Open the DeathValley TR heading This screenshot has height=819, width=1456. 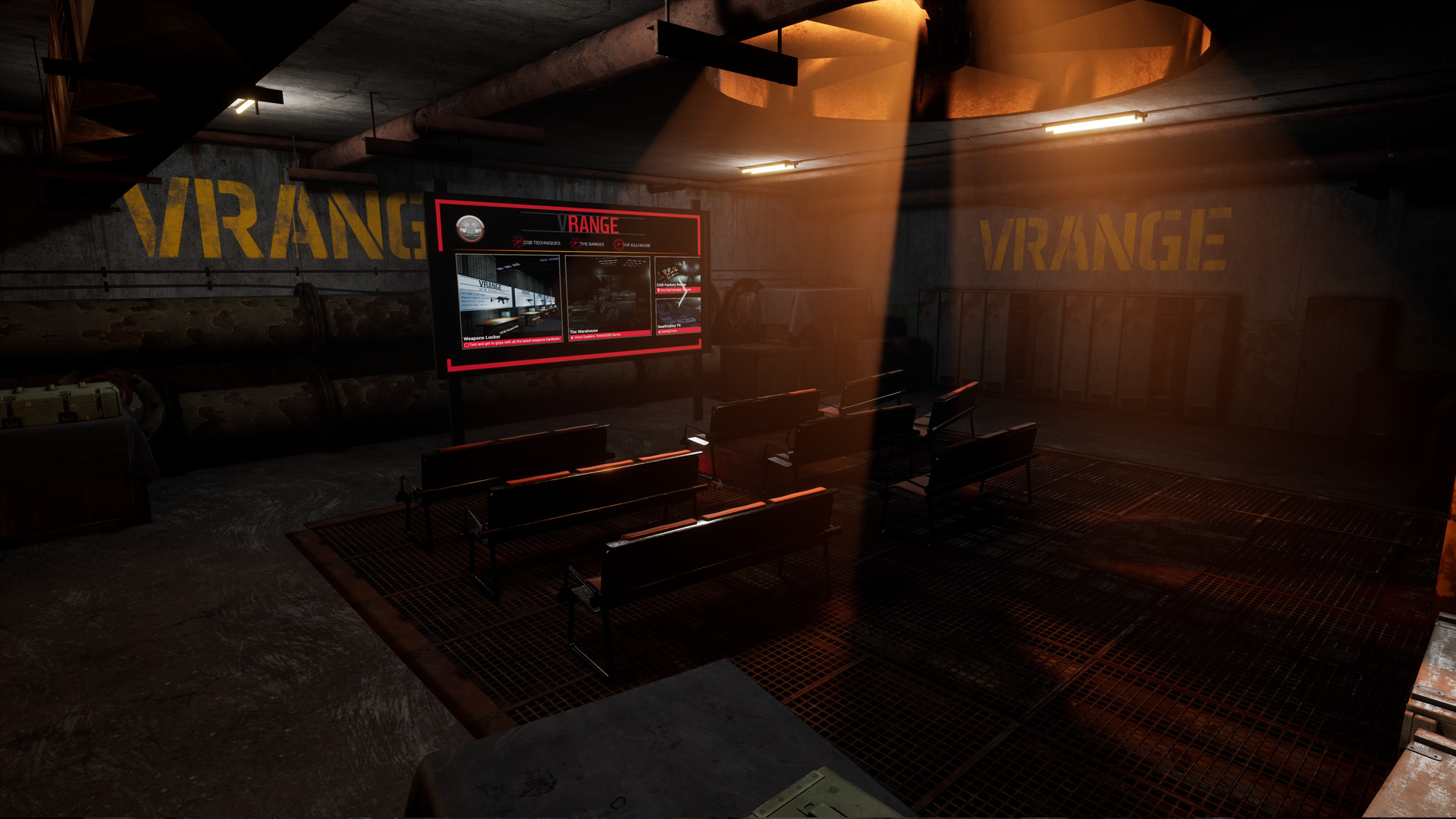pyautogui.click(x=670, y=325)
